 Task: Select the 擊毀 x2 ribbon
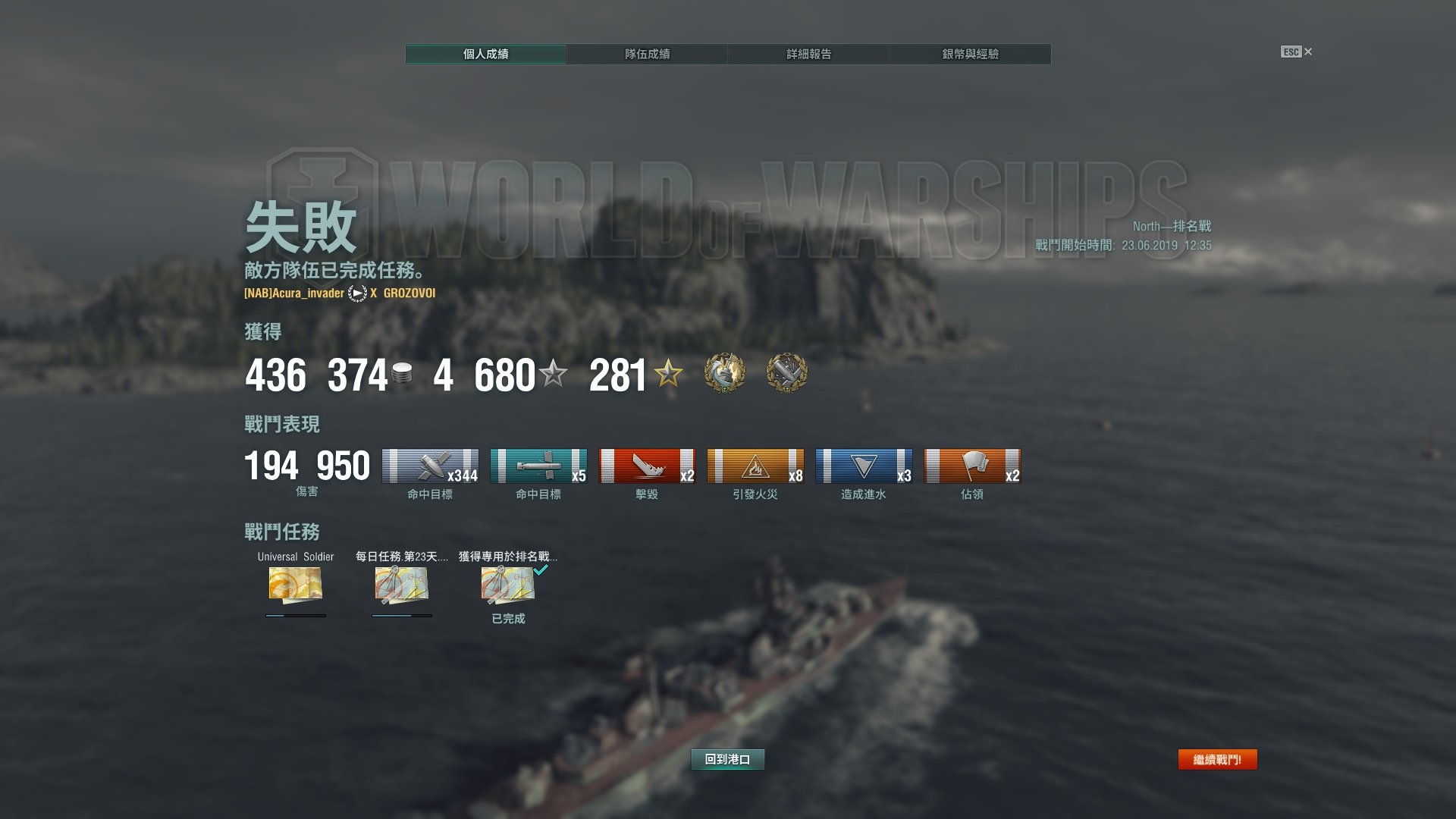click(x=647, y=466)
